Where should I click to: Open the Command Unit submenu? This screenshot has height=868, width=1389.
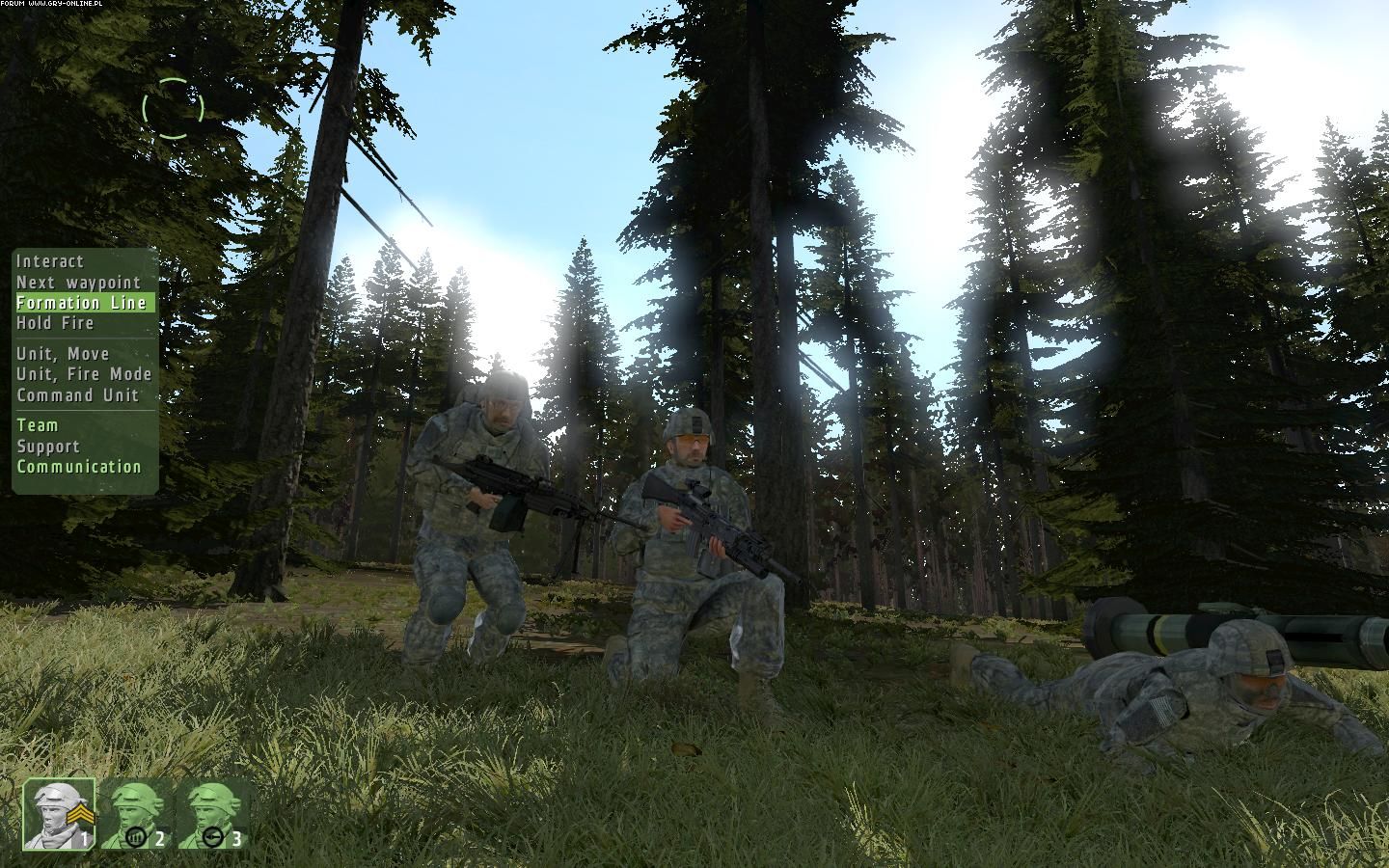[x=77, y=395]
